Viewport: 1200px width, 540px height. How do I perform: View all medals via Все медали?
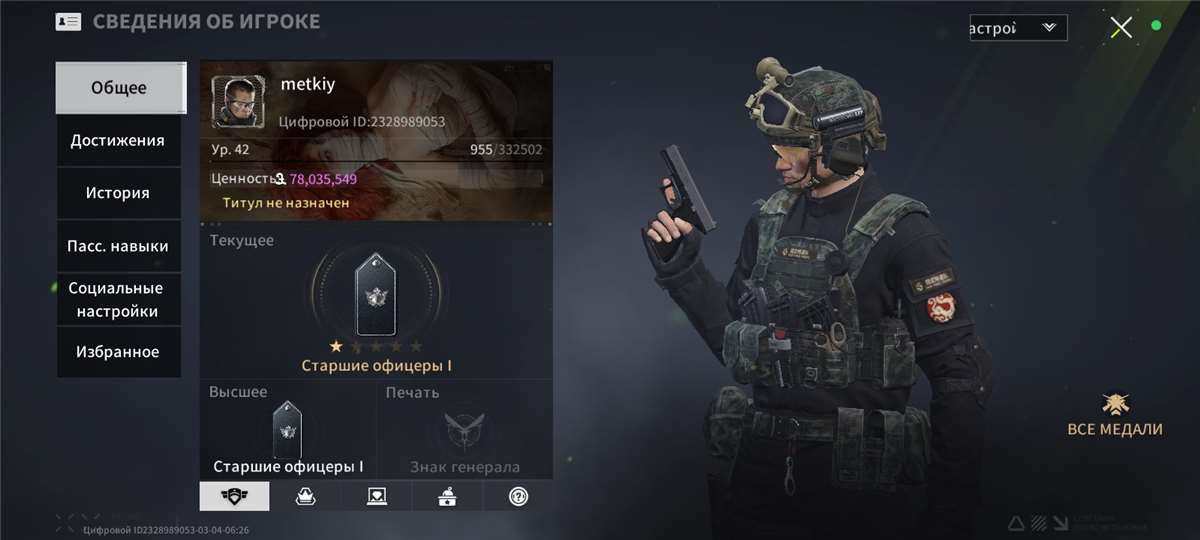point(1115,415)
